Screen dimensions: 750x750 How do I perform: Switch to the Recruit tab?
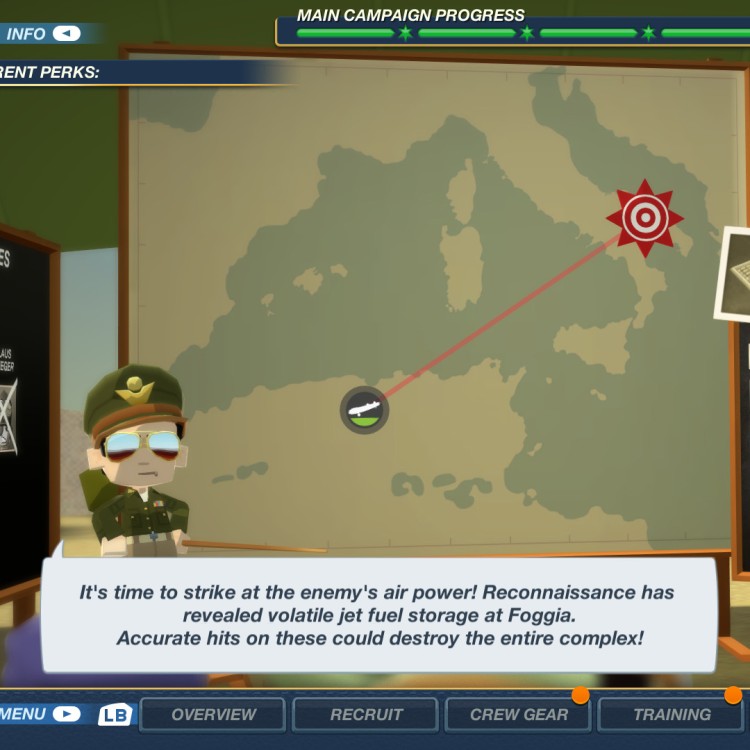point(365,715)
